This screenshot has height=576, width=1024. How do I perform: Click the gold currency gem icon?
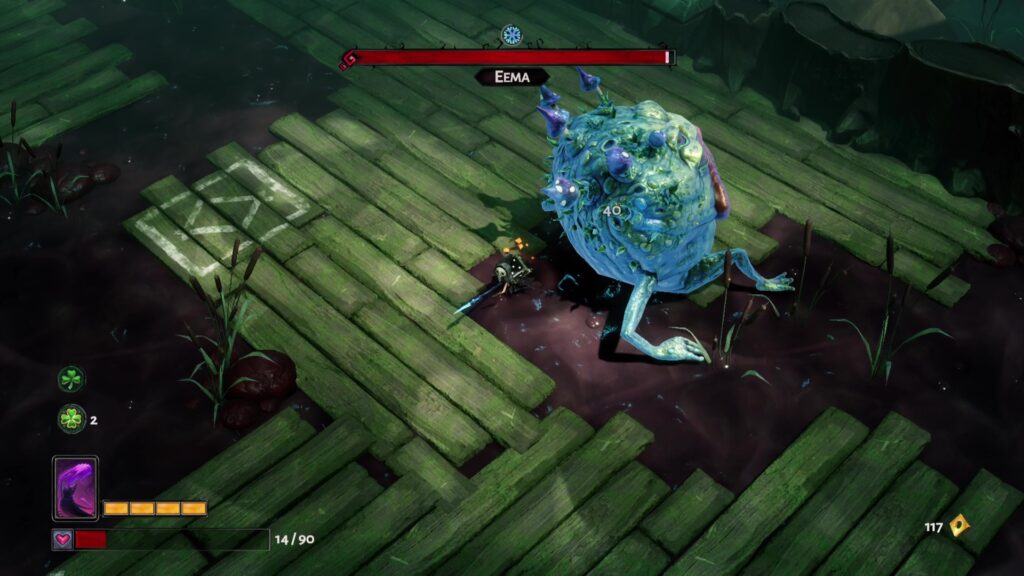coord(958,526)
